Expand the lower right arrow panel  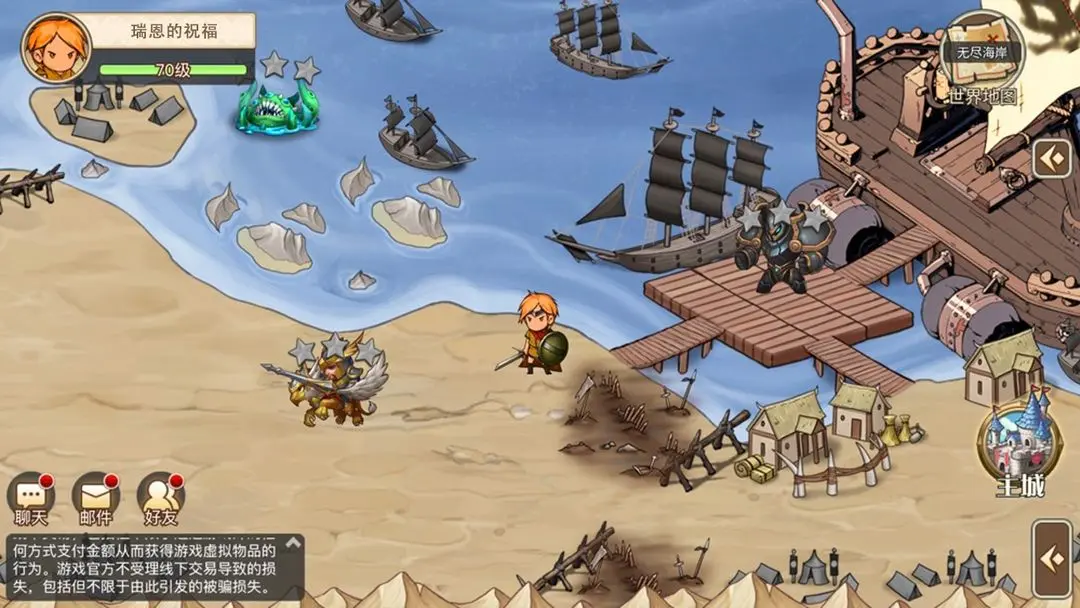[x=1052, y=558]
